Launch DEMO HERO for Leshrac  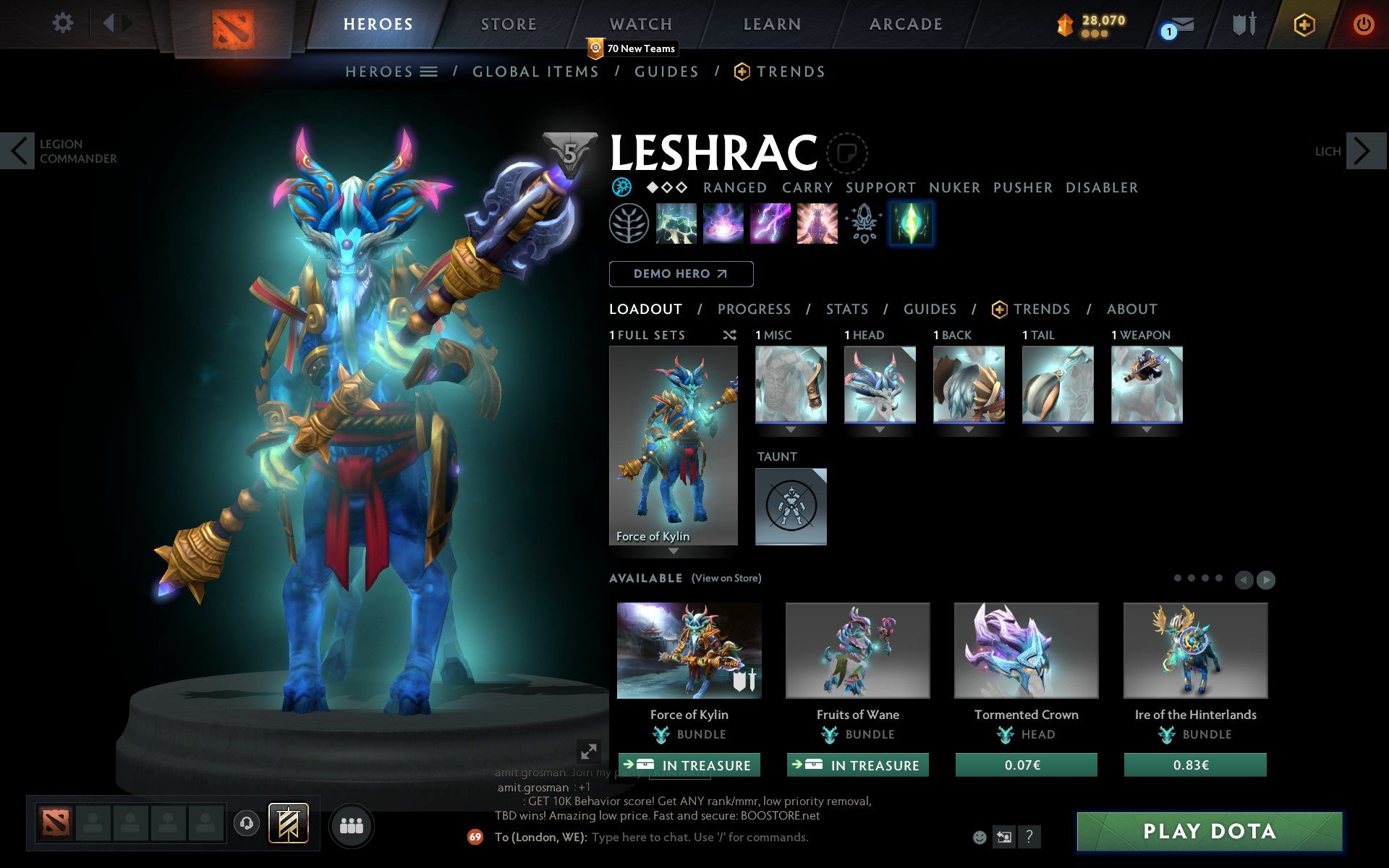681,274
